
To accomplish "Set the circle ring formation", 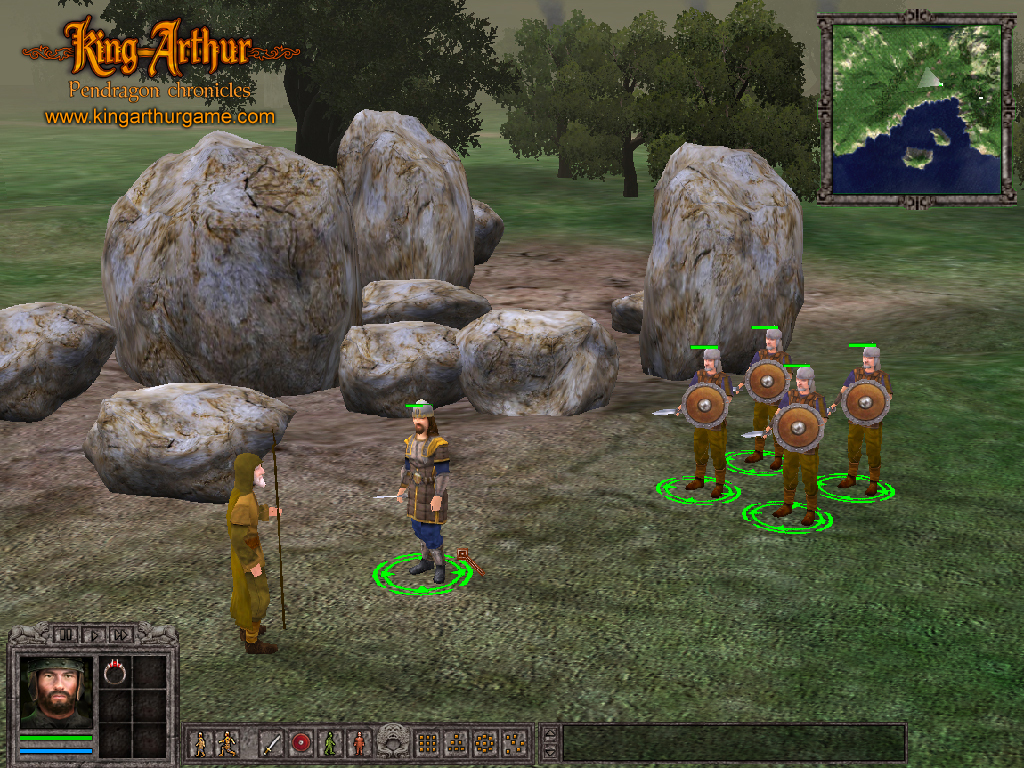I will click(x=485, y=744).
